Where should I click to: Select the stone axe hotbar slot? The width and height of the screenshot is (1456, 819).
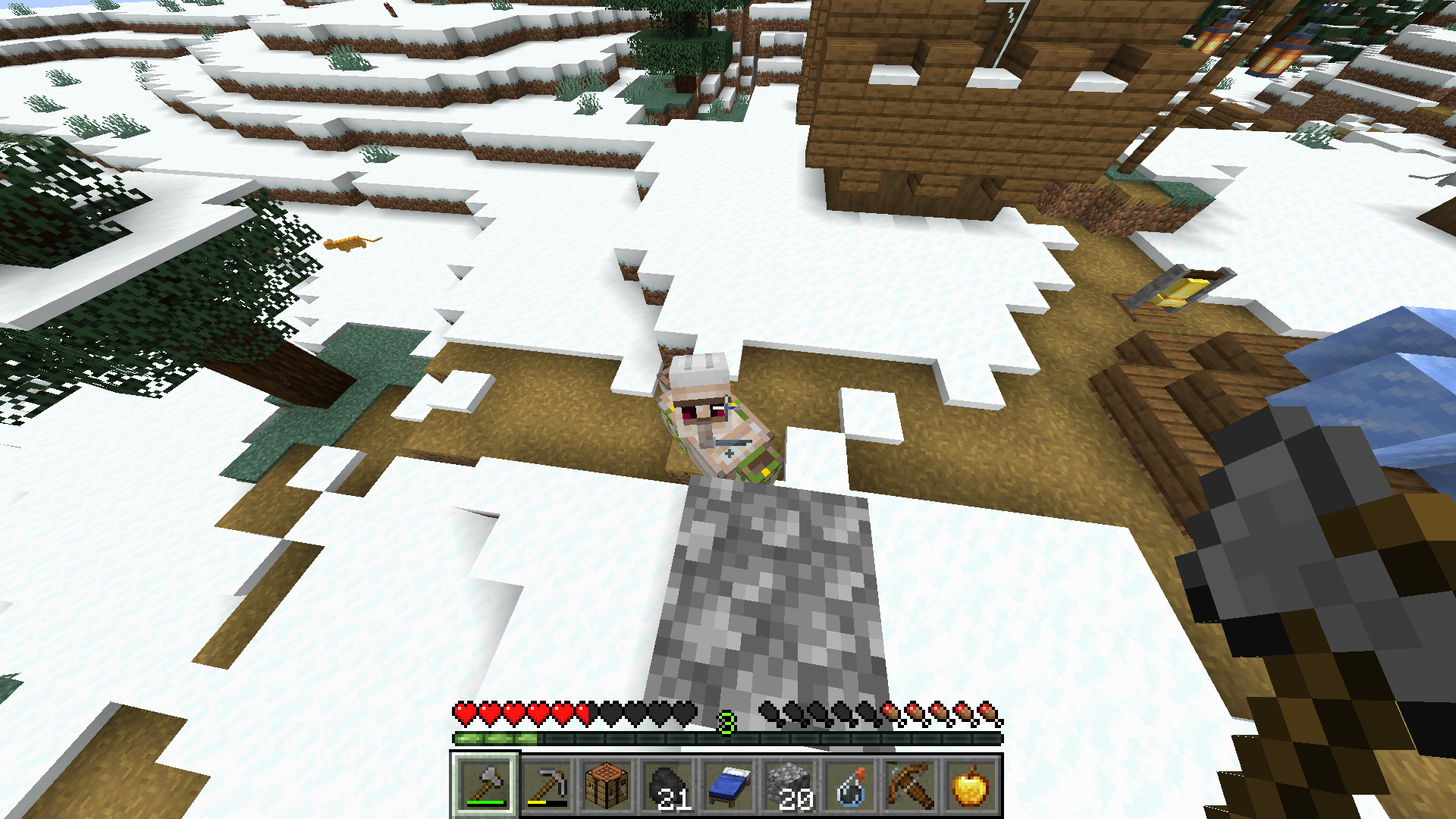[x=485, y=785]
